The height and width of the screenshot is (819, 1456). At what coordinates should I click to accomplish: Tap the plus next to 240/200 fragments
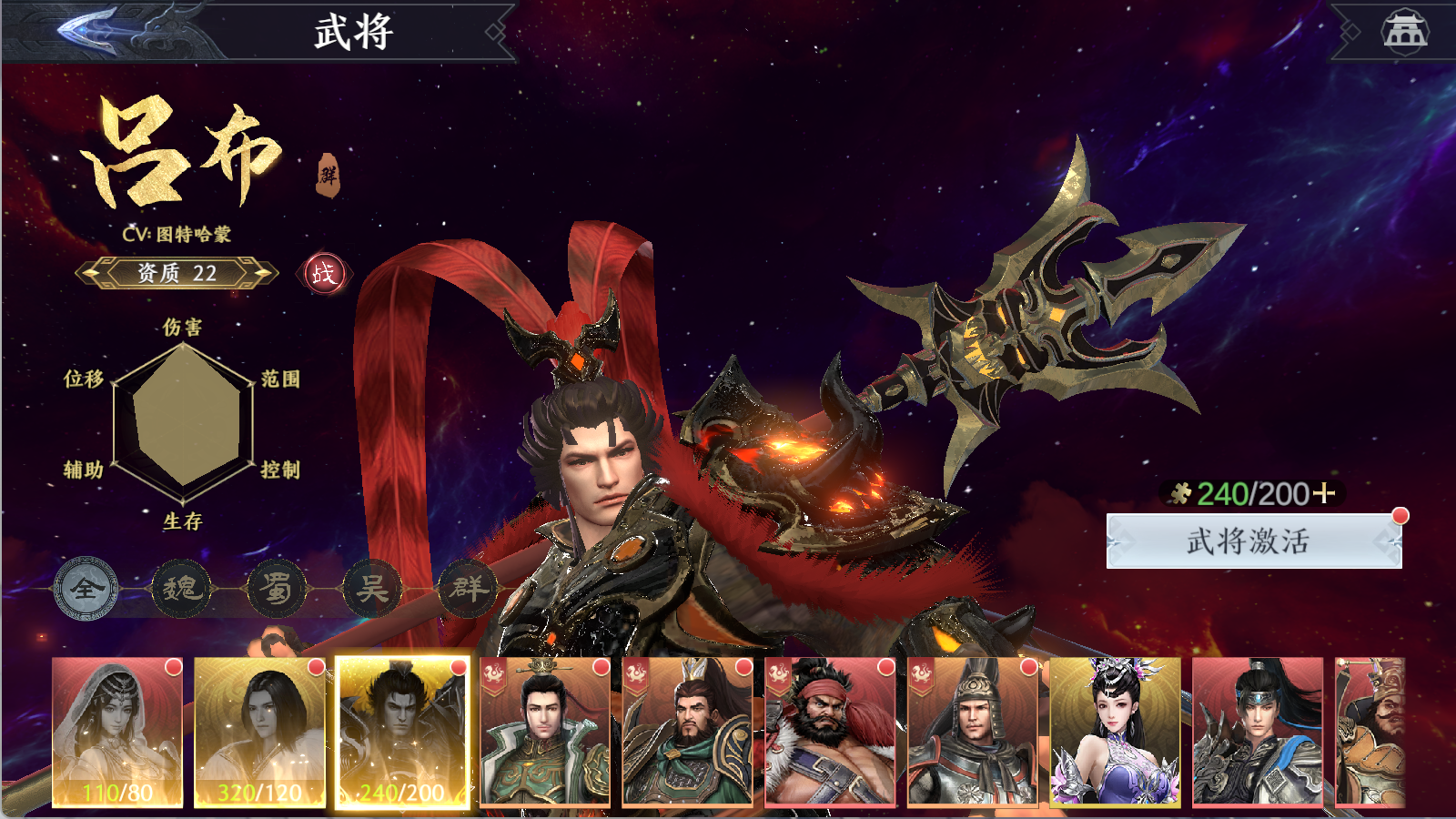tap(1324, 493)
